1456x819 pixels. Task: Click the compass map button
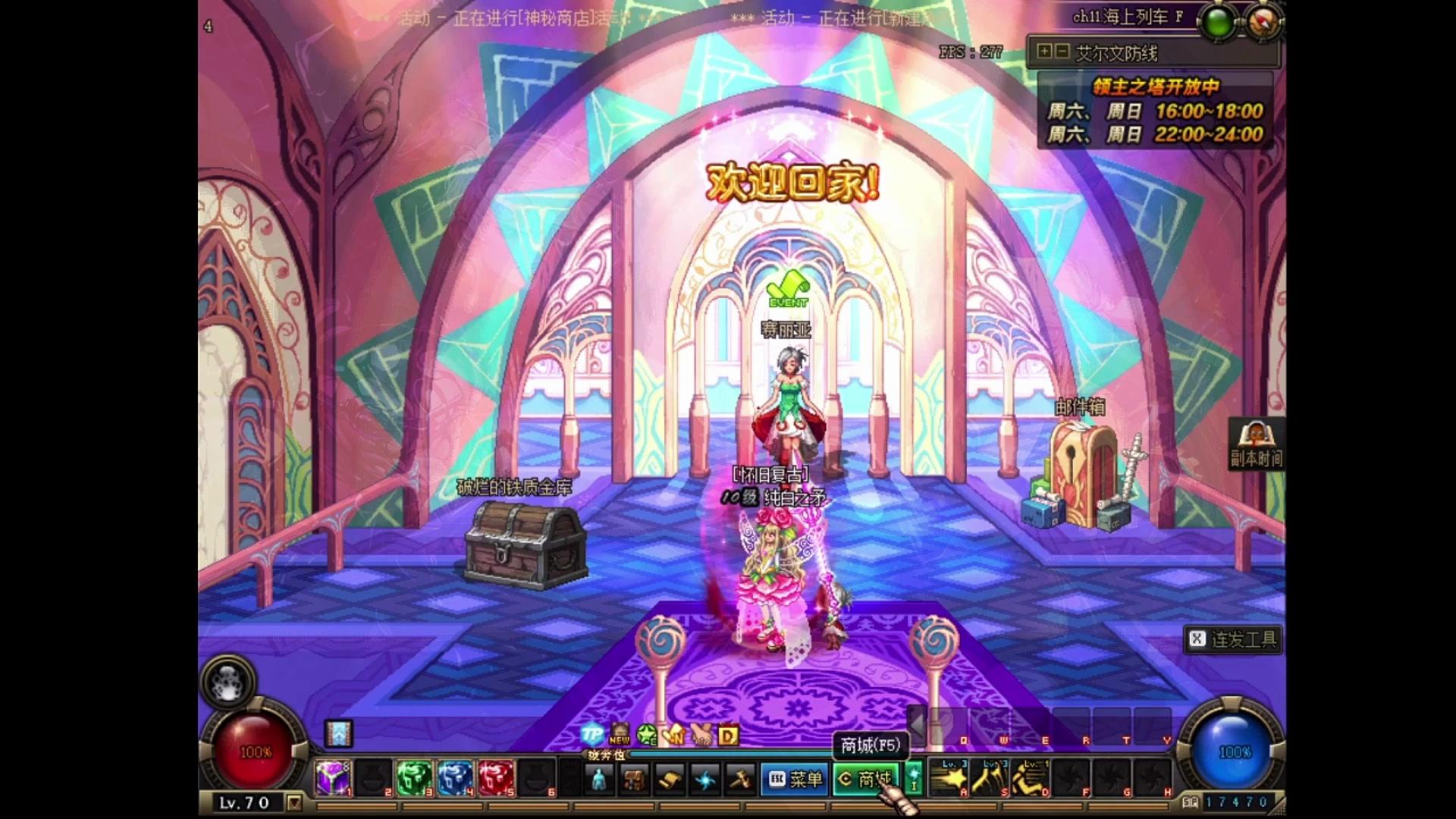[x=1262, y=21]
